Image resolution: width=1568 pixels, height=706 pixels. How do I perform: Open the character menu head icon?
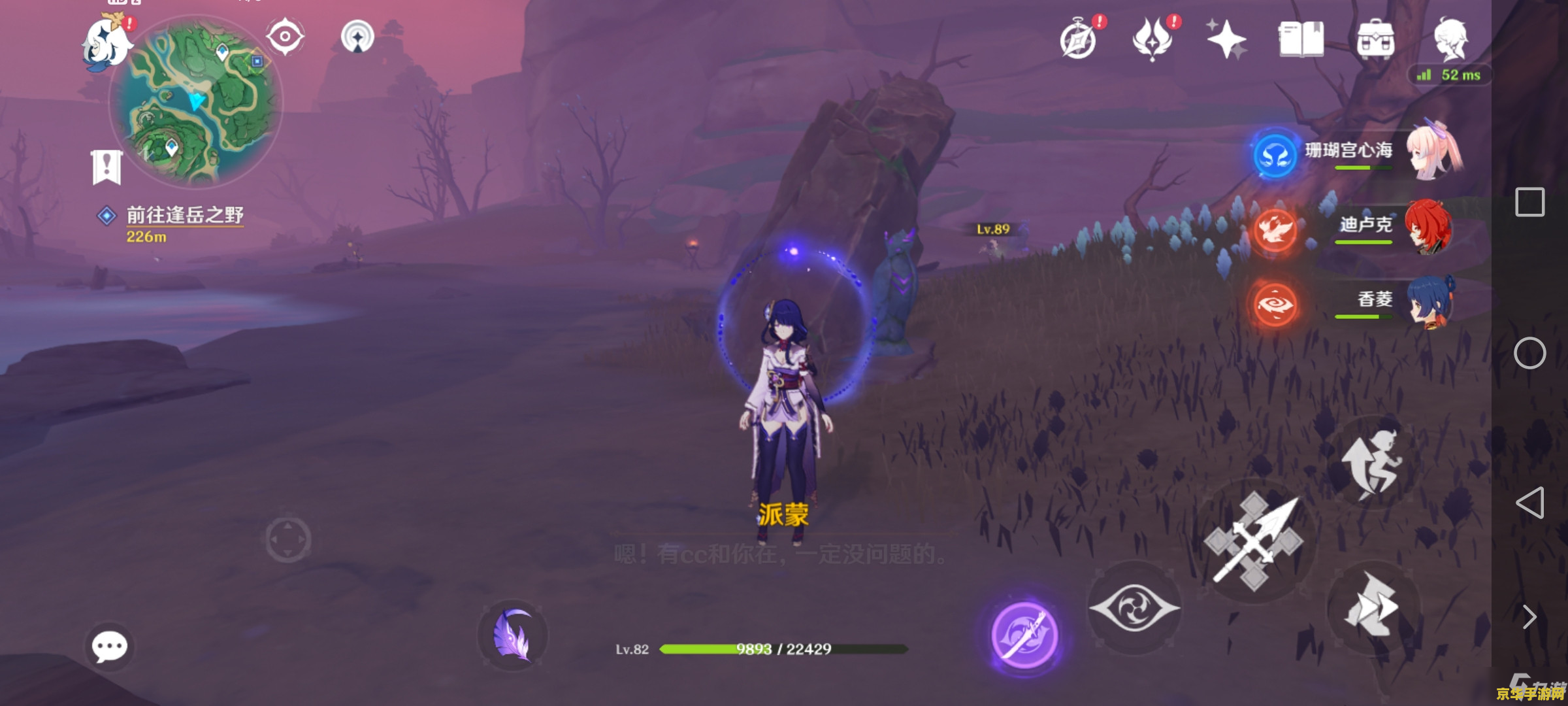(1450, 39)
